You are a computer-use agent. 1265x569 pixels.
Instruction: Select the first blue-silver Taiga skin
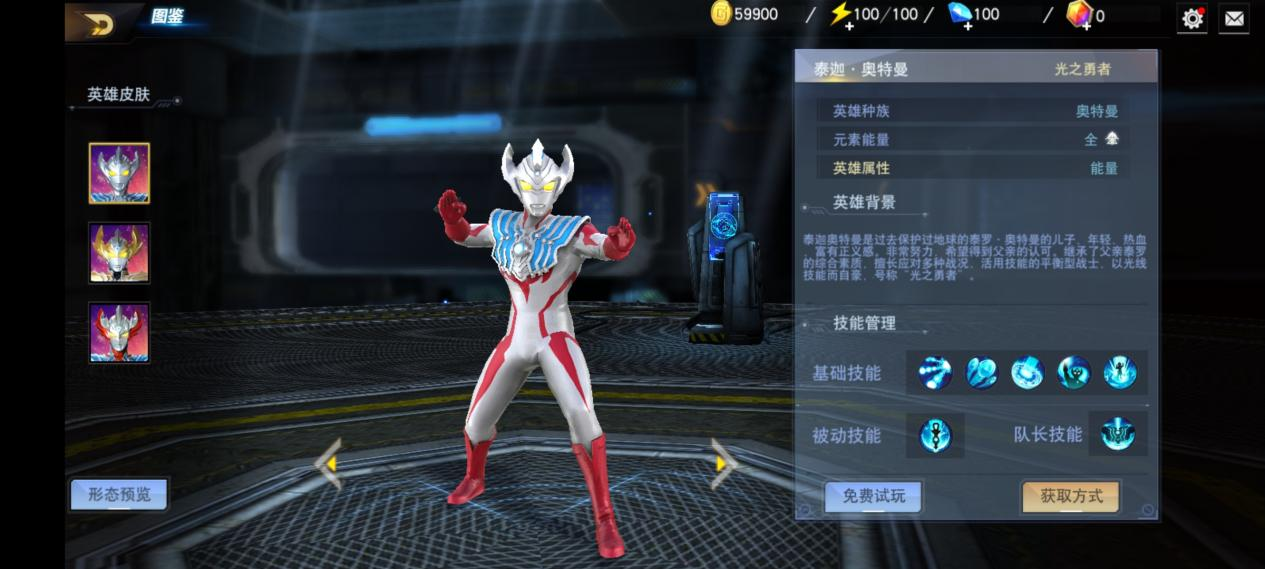119,173
